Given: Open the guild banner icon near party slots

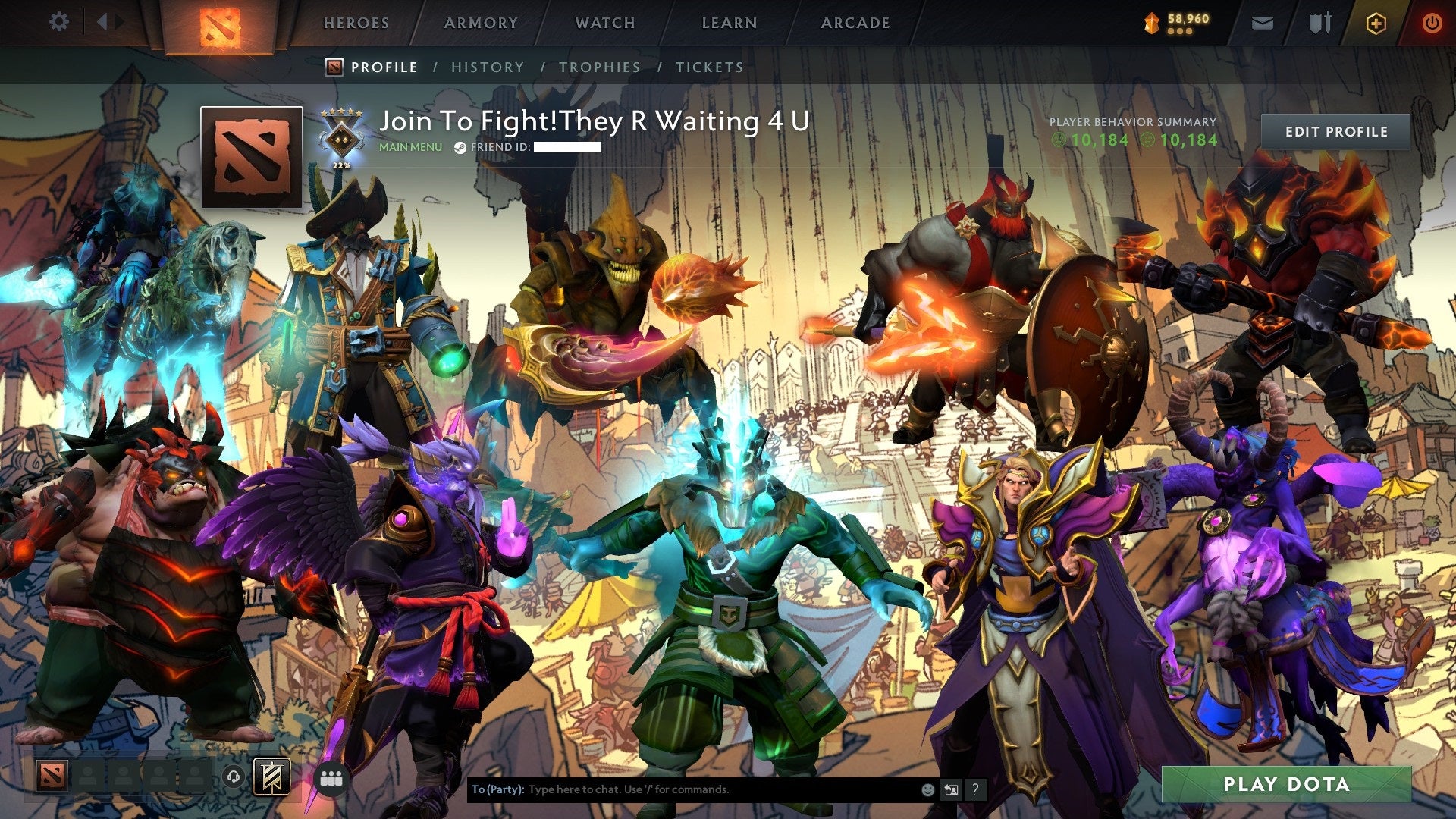Looking at the screenshot, I should 271,777.
